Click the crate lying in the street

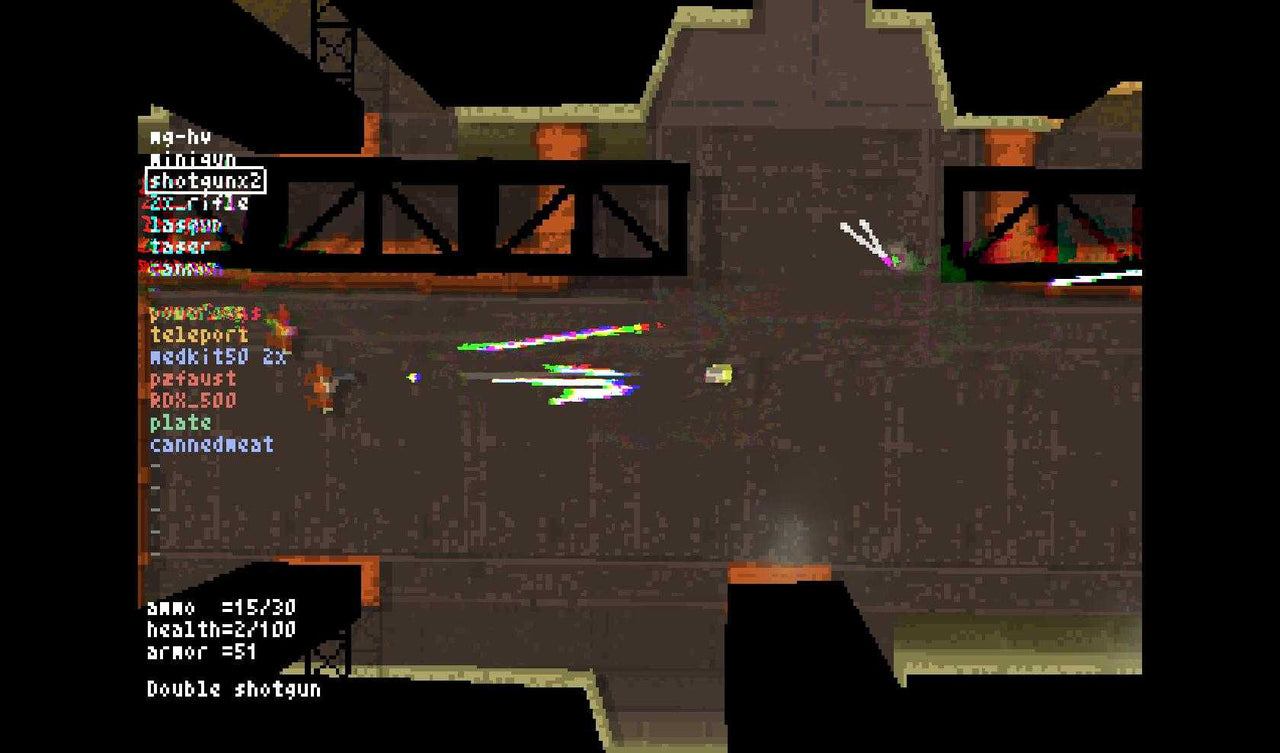pyautogui.click(x=718, y=373)
